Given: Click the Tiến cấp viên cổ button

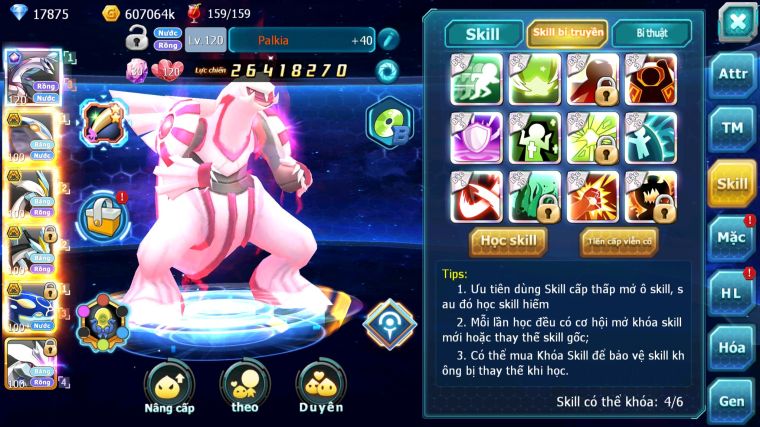Looking at the screenshot, I should point(619,241).
